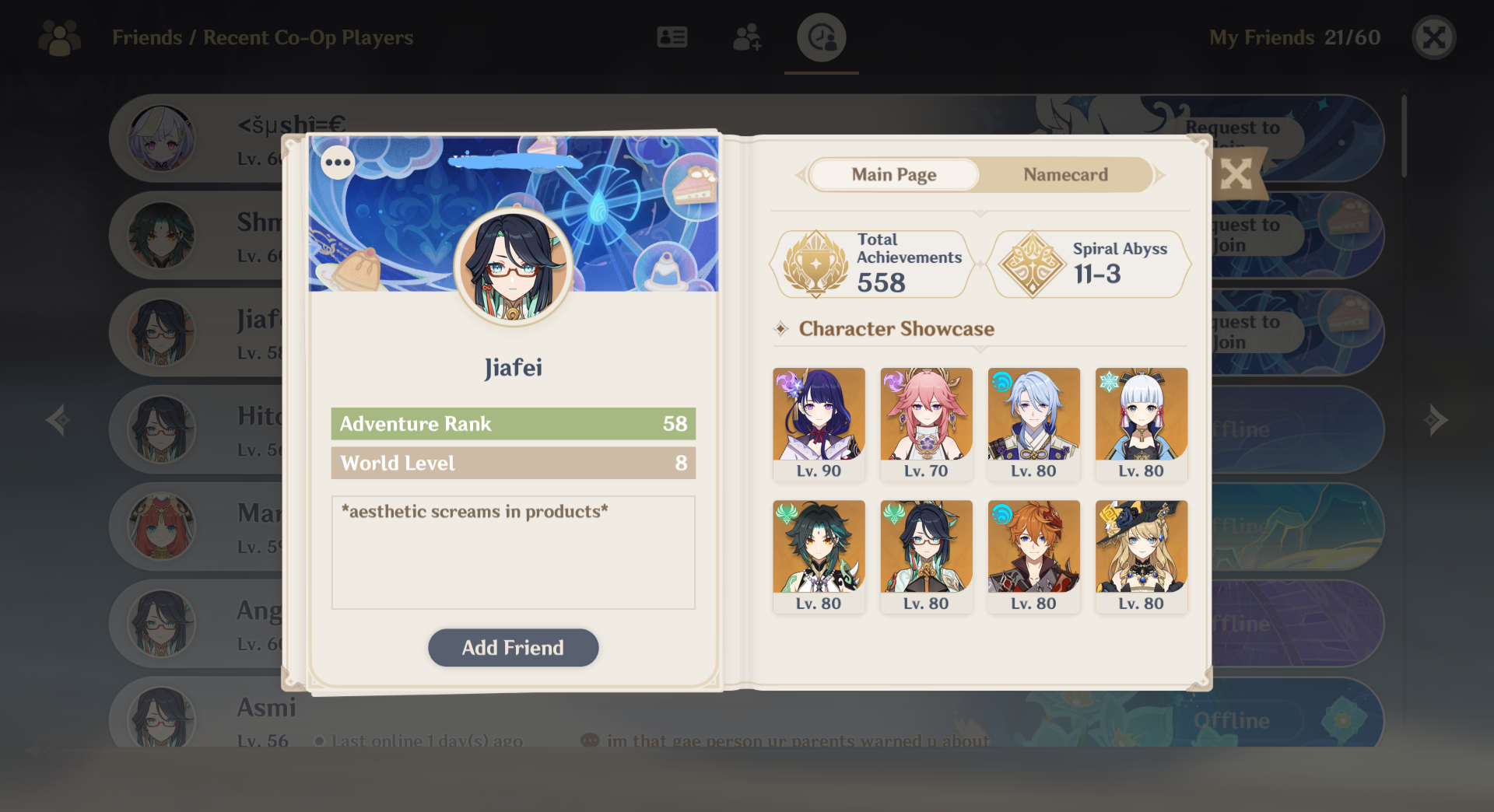Select the friend info card icon
Image resolution: width=1494 pixels, height=812 pixels.
tap(672, 37)
